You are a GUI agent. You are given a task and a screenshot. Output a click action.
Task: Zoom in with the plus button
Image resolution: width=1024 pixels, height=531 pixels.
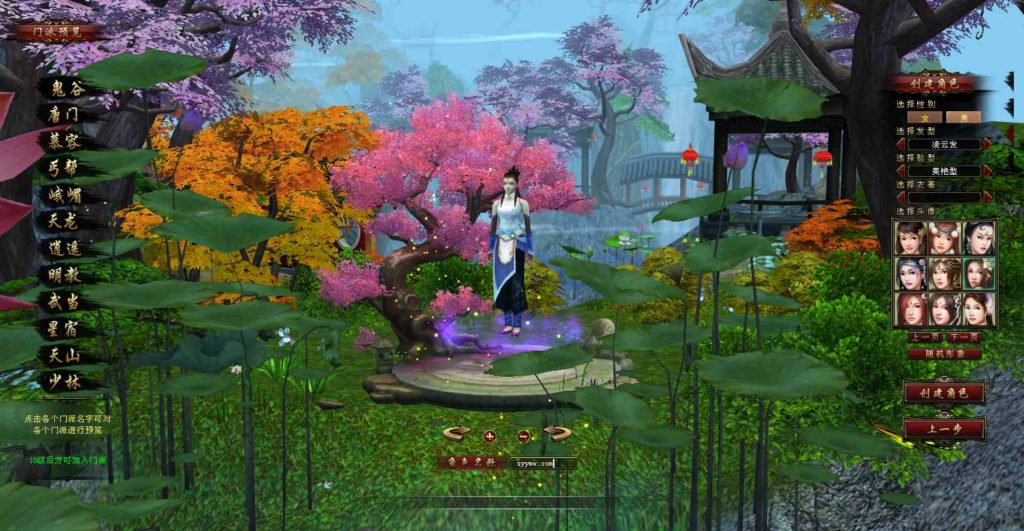click(490, 436)
